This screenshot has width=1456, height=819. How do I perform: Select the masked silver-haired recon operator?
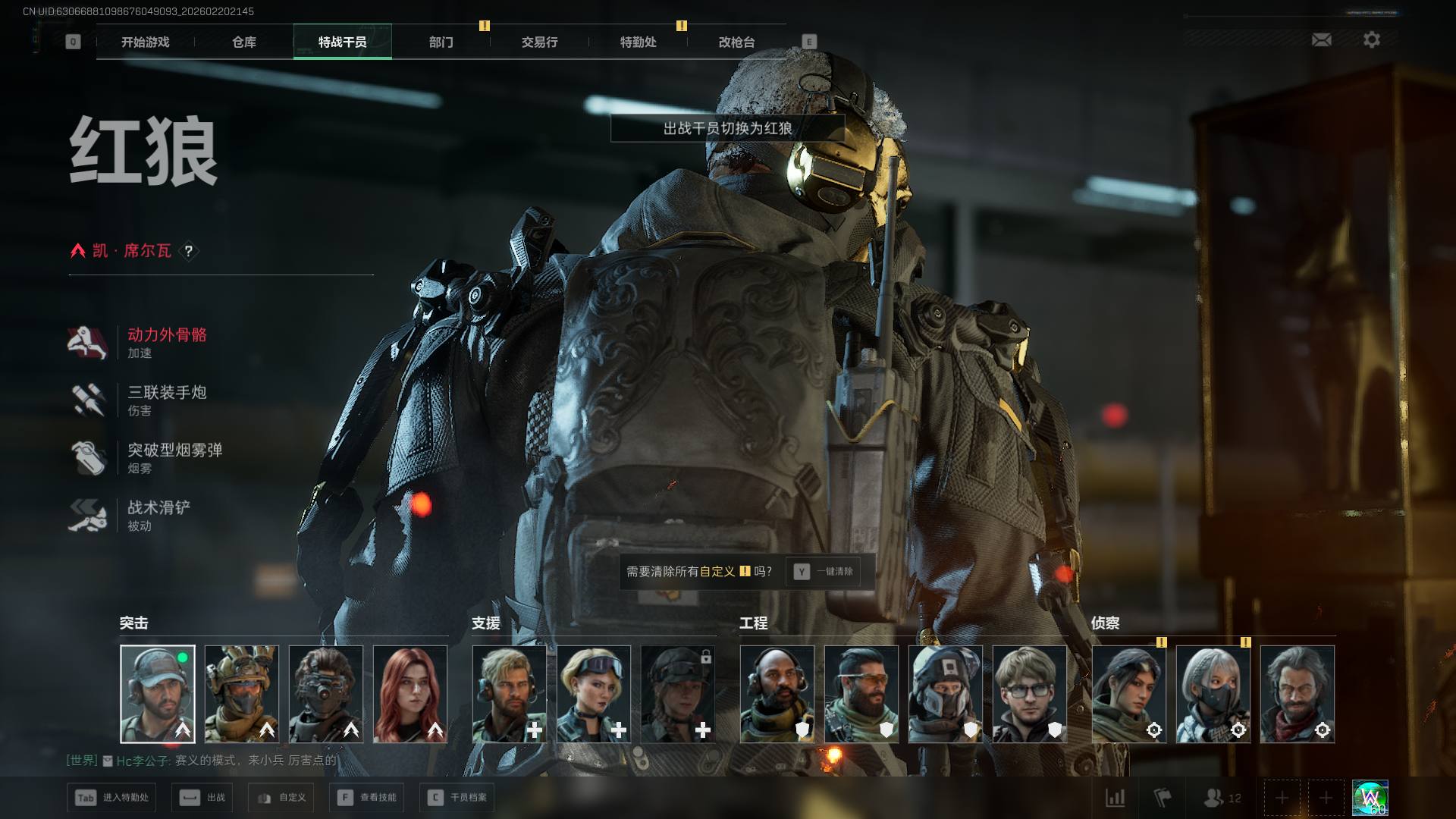coord(1213,694)
